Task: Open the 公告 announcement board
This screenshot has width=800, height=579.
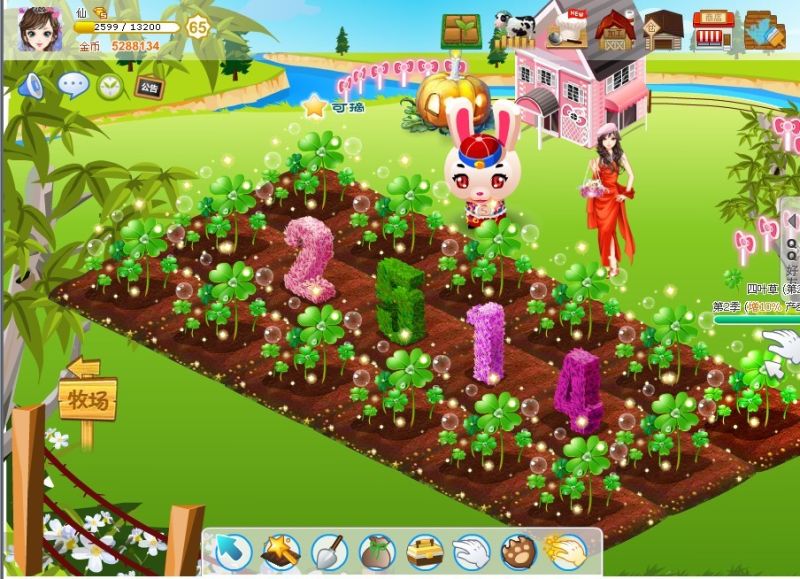Action: [149, 85]
